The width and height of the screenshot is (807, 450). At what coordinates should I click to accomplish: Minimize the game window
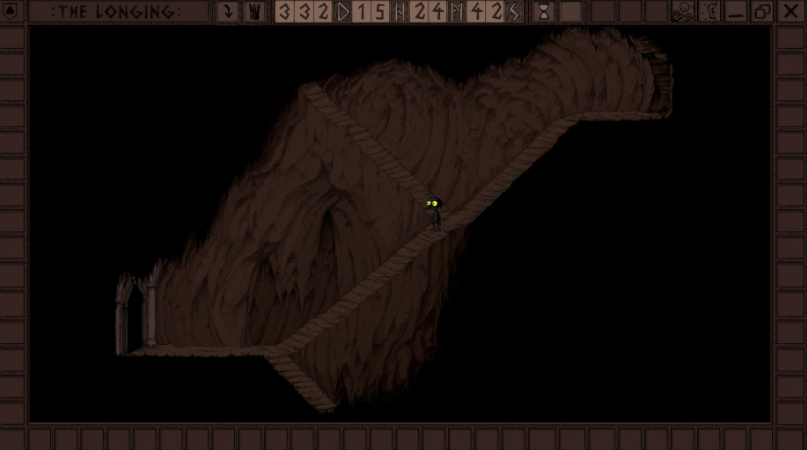pos(736,12)
